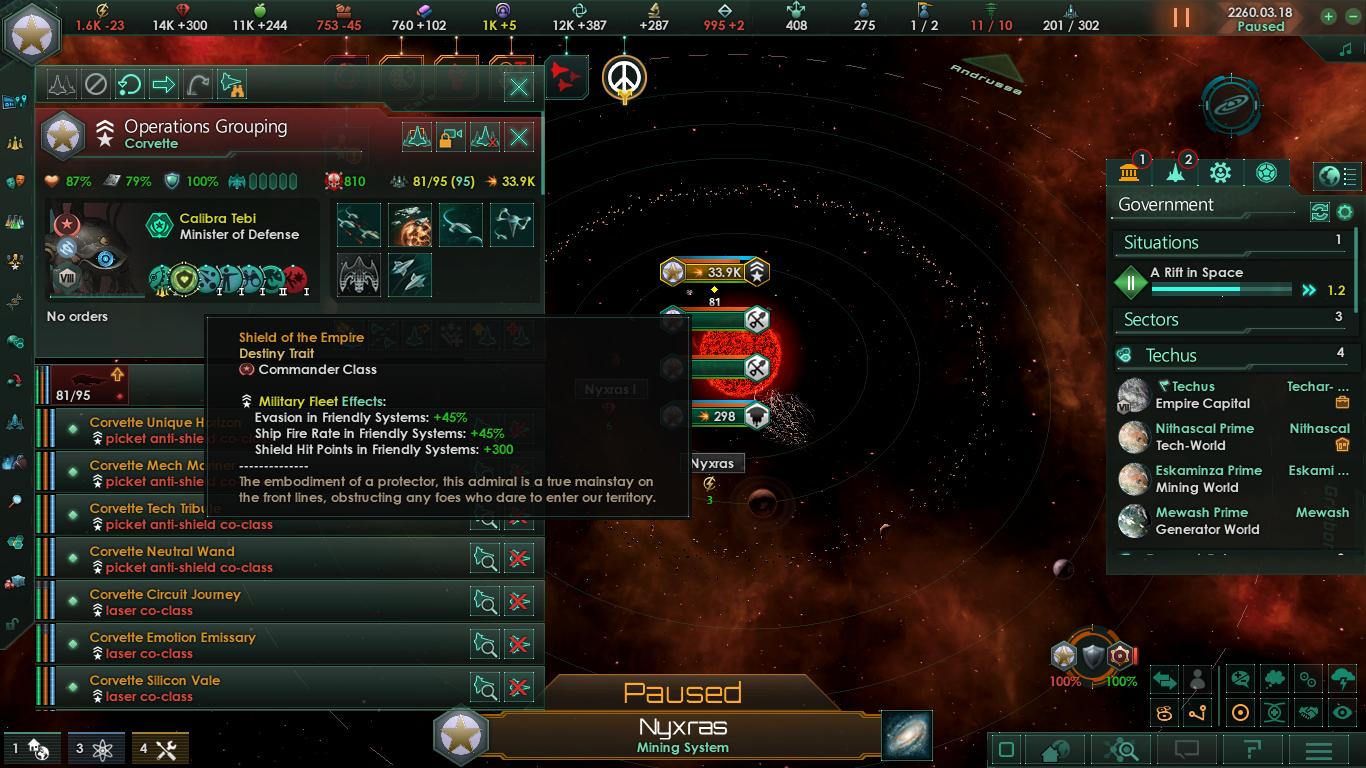Screen dimensions: 1366x768
Task: Open empire flag menu in top-left corner
Action: 33,33
